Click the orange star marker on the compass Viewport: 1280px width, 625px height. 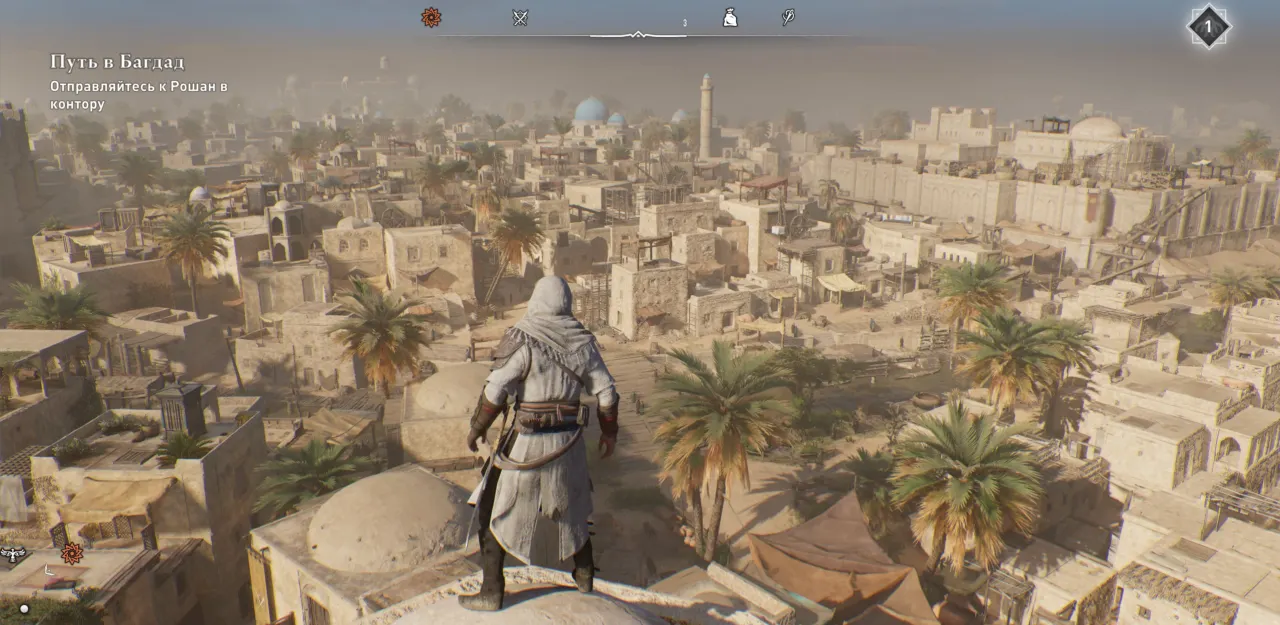click(431, 17)
